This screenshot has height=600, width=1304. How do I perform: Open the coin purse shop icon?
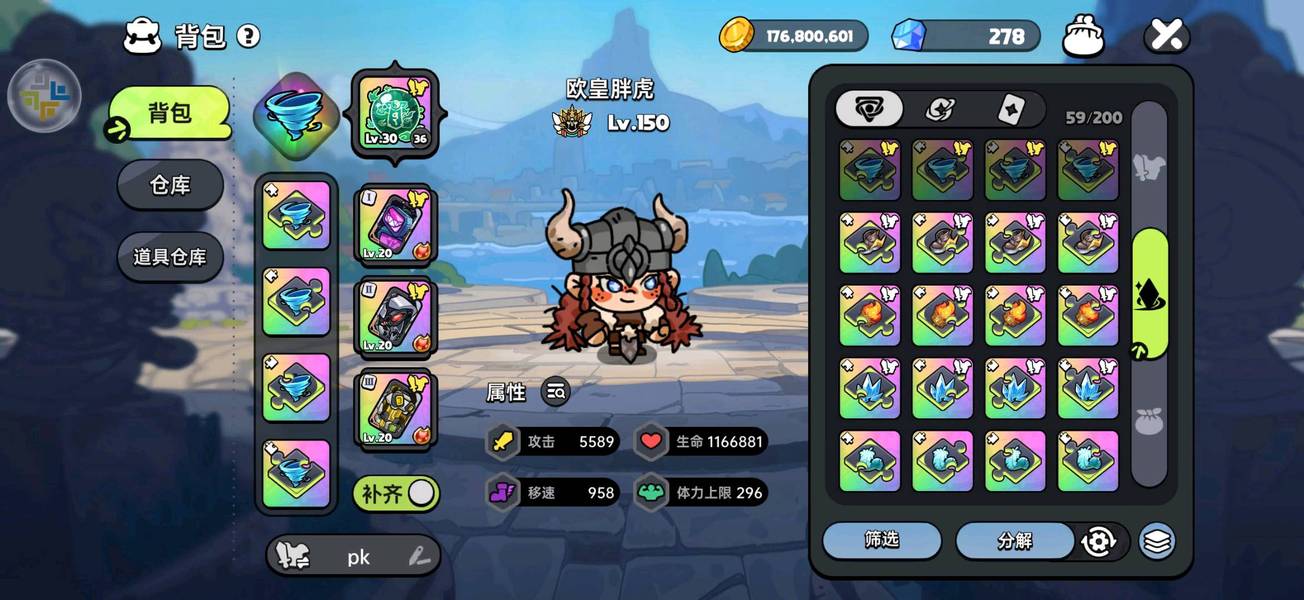pyautogui.click(x=1083, y=37)
